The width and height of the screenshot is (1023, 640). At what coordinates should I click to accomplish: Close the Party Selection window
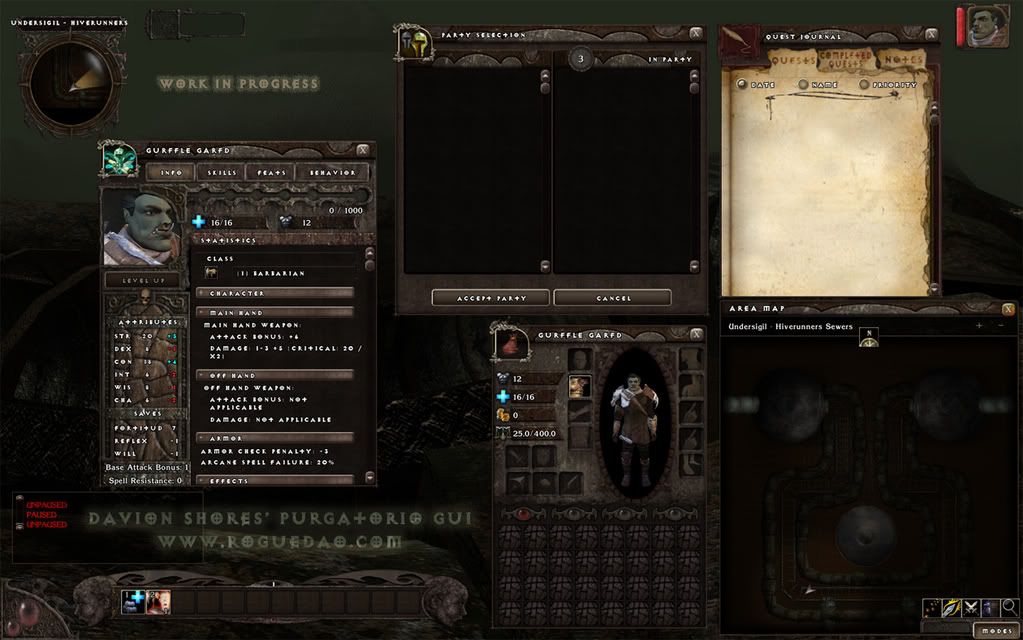coord(695,33)
